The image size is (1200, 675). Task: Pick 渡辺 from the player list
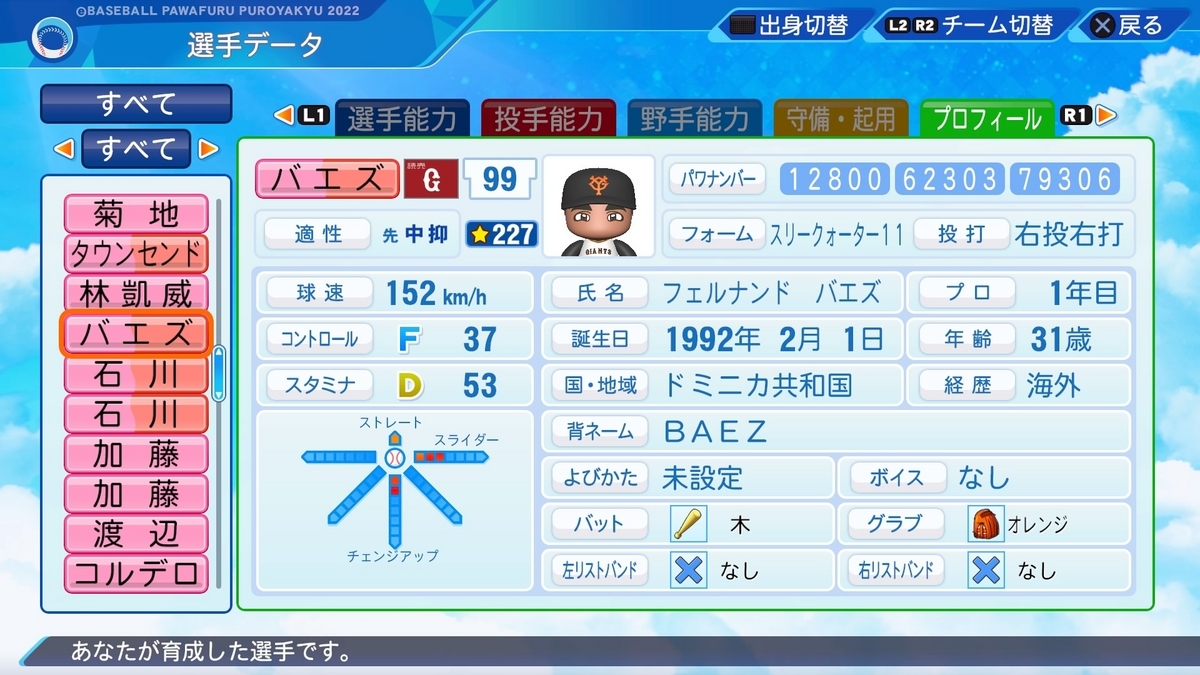coord(136,534)
